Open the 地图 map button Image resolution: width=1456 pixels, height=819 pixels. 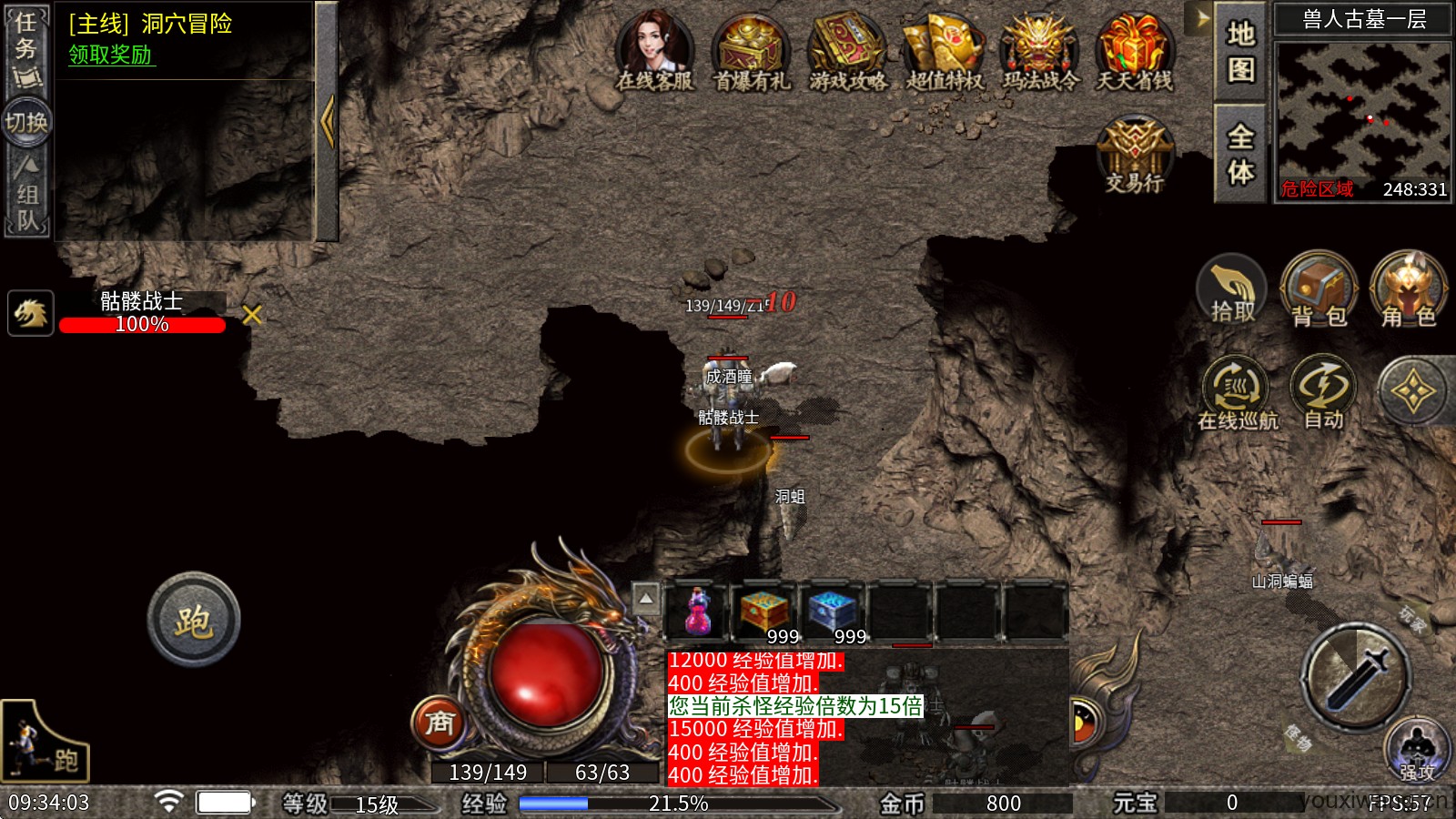pos(1240,51)
